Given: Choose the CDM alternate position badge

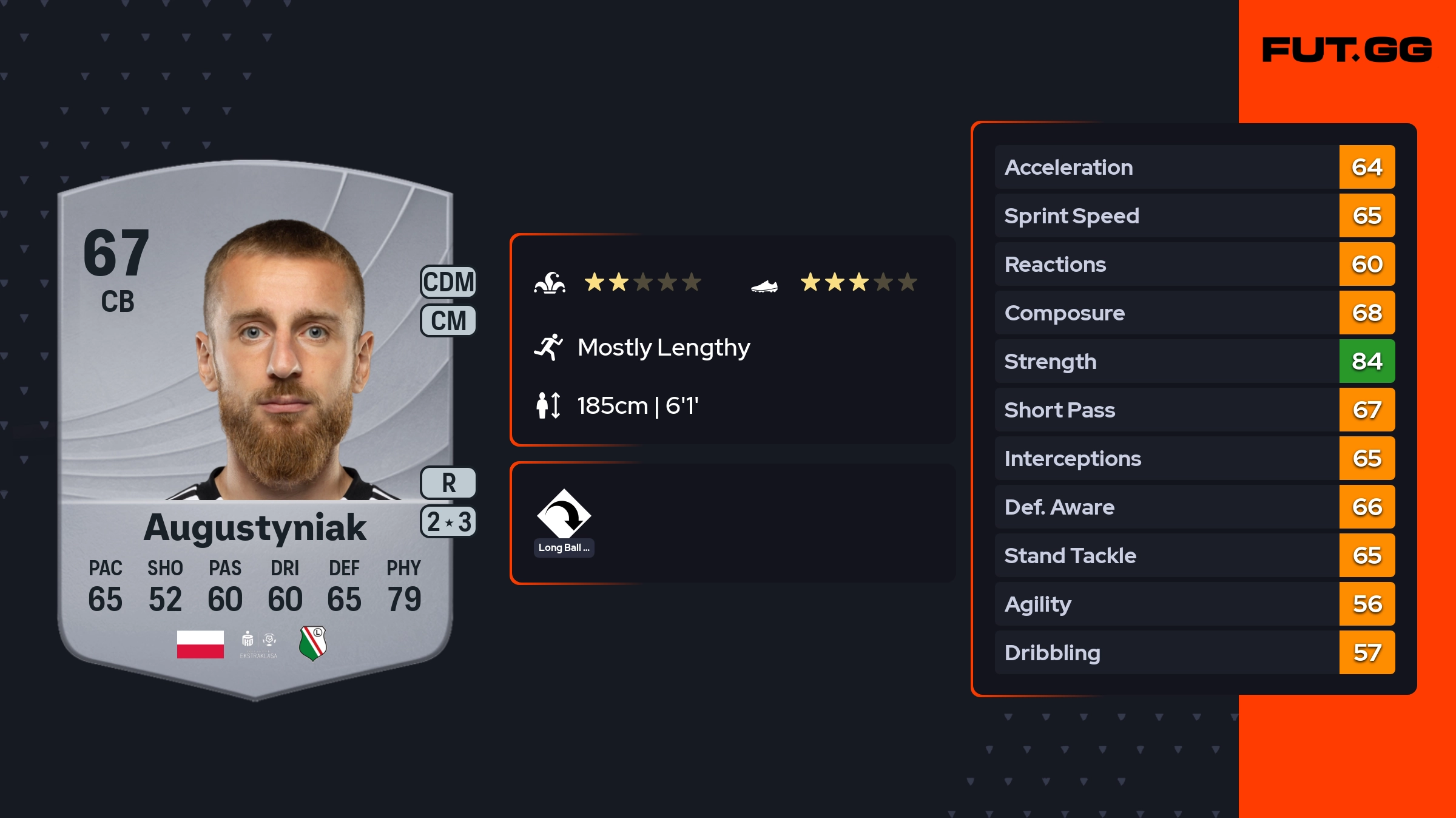Looking at the screenshot, I should tap(448, 282).
